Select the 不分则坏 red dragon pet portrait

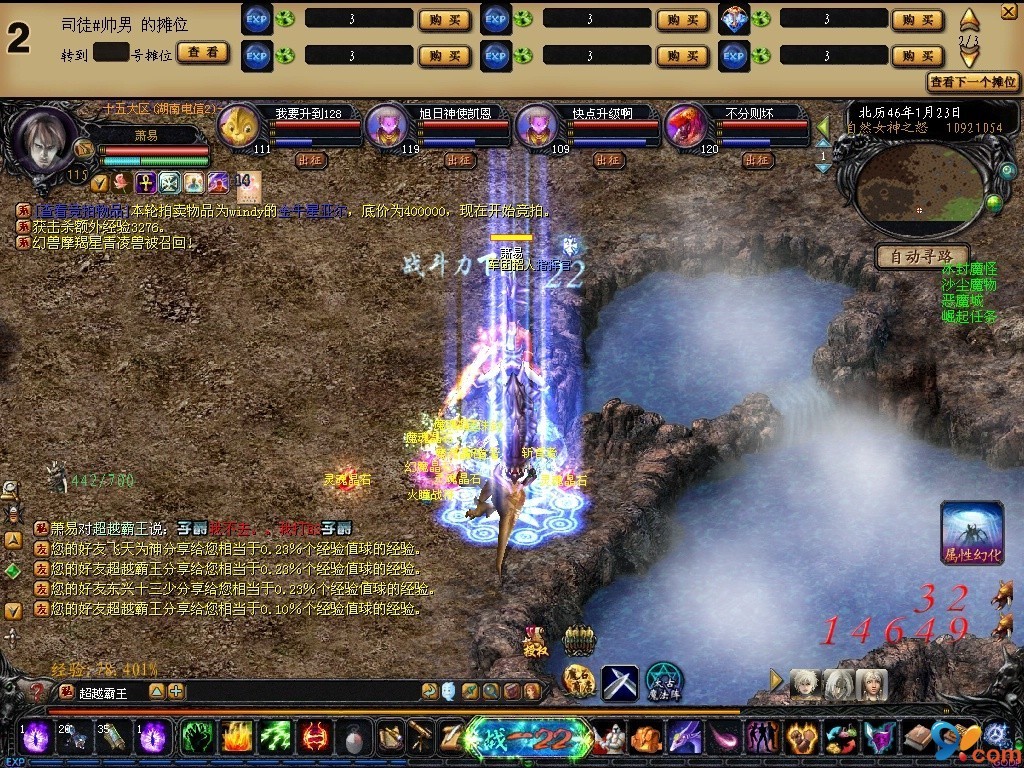(687, 127)
